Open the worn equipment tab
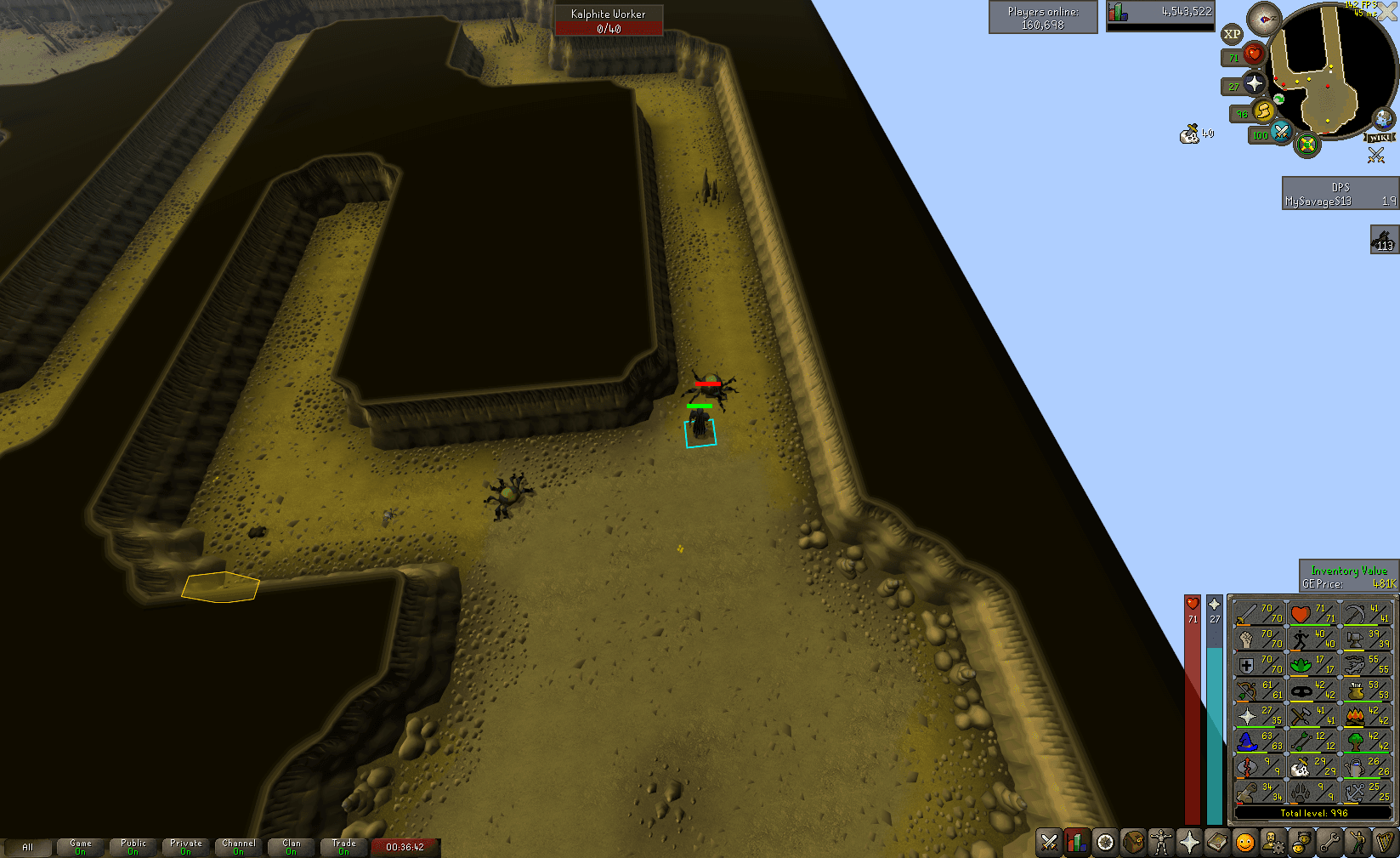The height and width of the screenshot is (858, 1400). point(1163,844)
